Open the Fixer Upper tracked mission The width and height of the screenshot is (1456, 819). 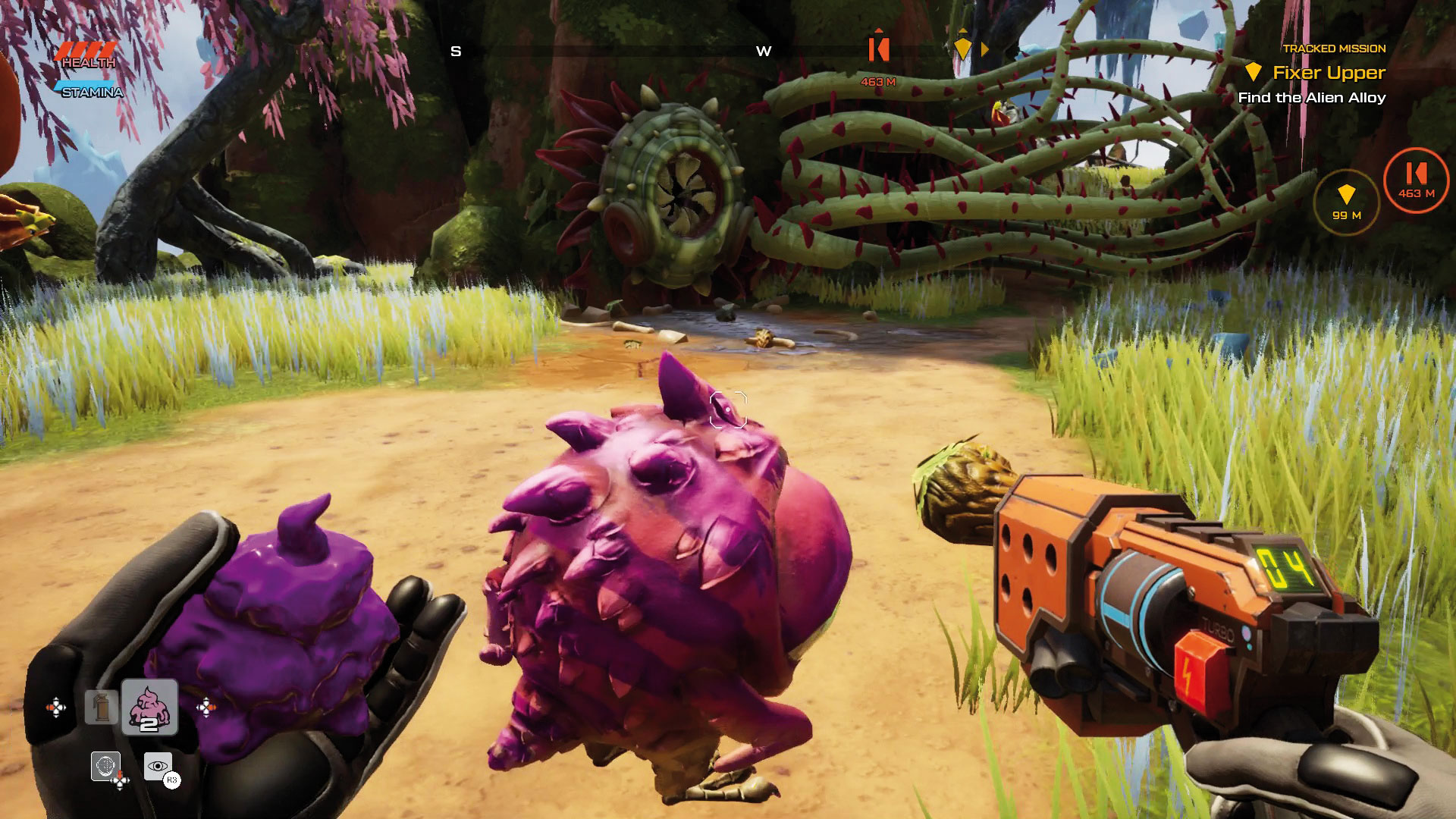click(1328, 73)
